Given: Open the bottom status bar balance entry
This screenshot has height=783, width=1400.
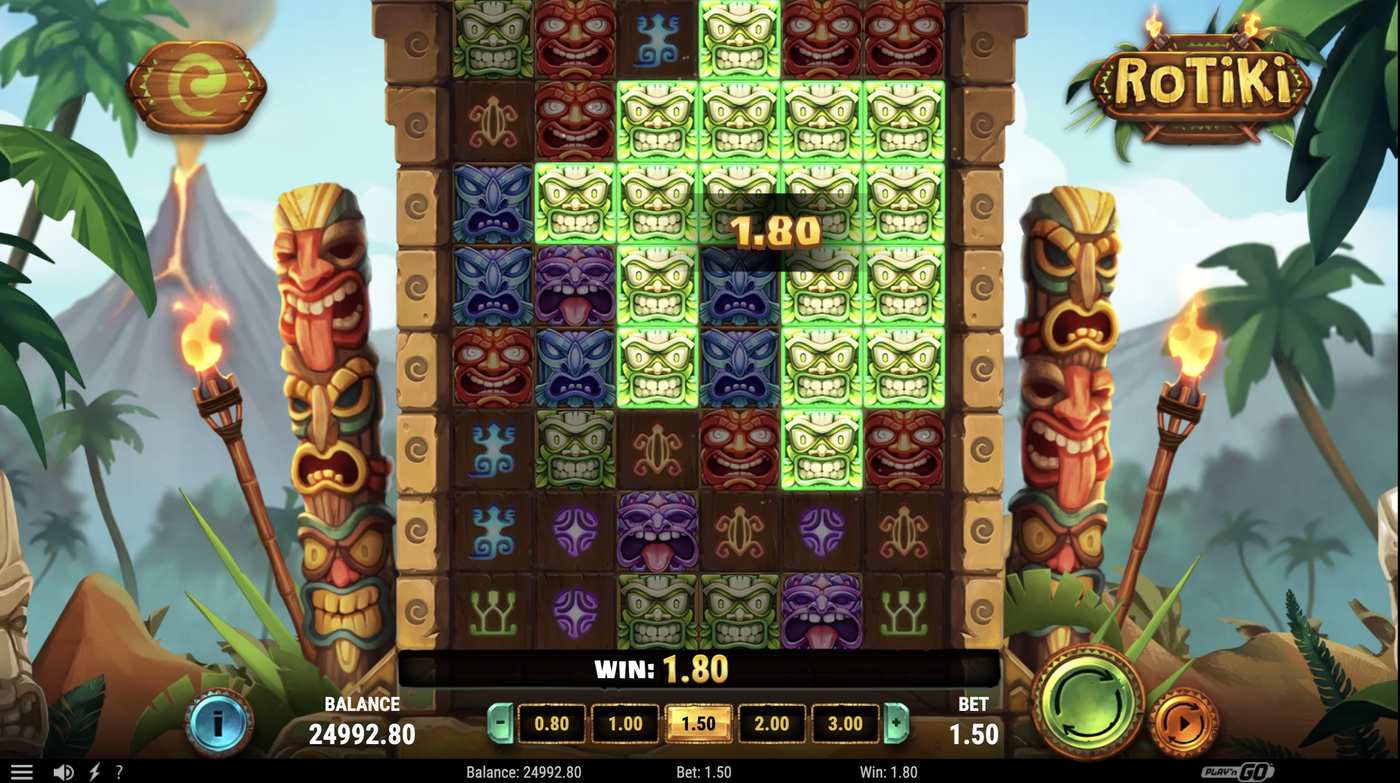Looking at the screenshot, I should 521,771.
